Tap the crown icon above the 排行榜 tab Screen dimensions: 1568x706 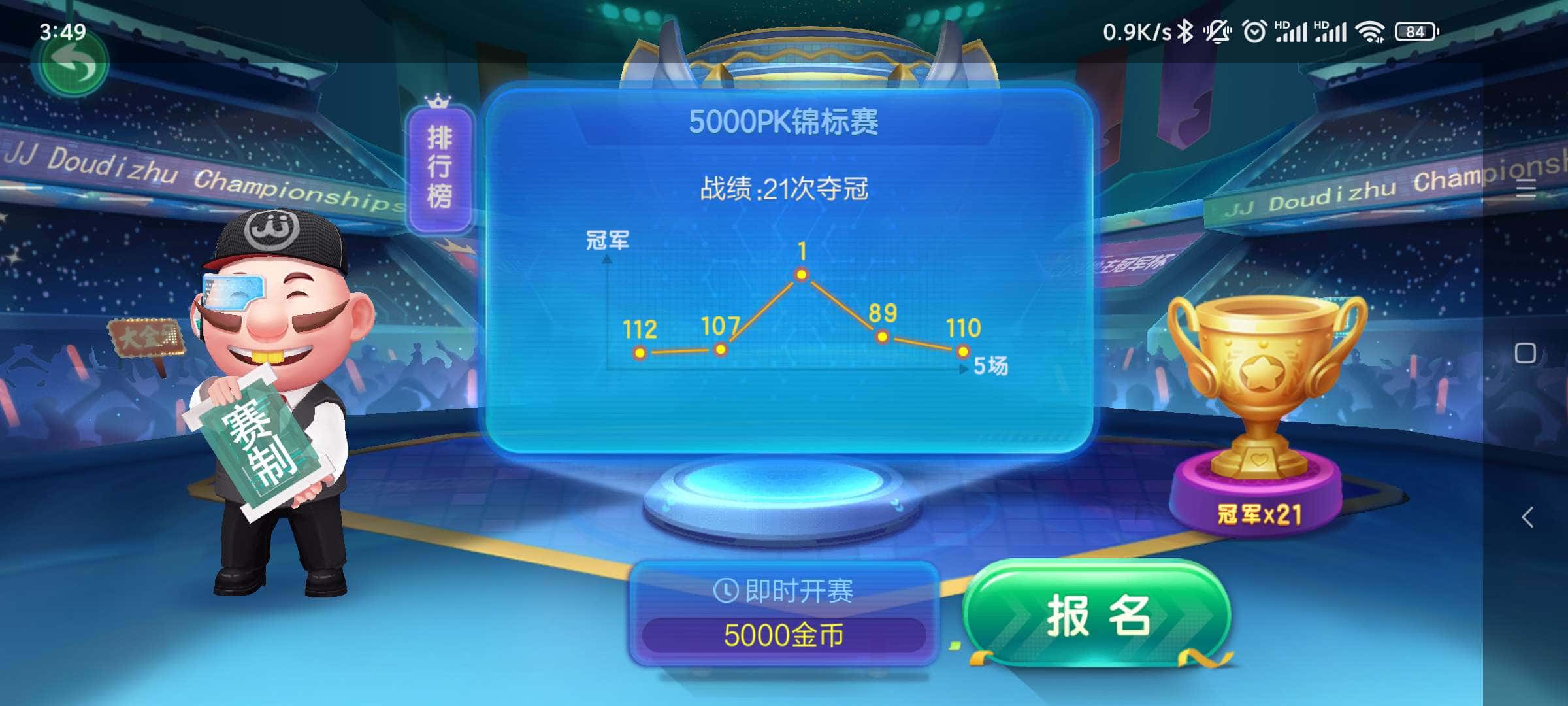(x=439, y=101)
